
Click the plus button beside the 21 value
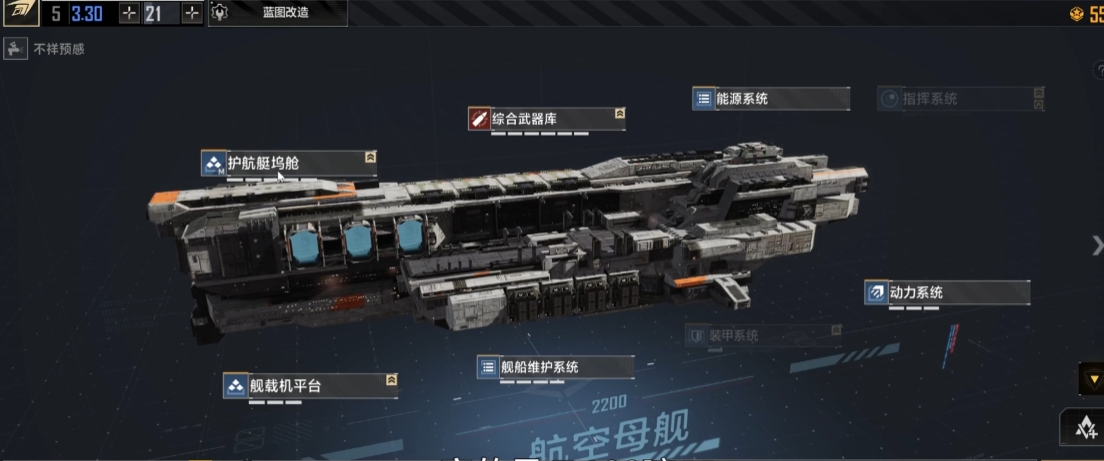[x=191, y=13]
